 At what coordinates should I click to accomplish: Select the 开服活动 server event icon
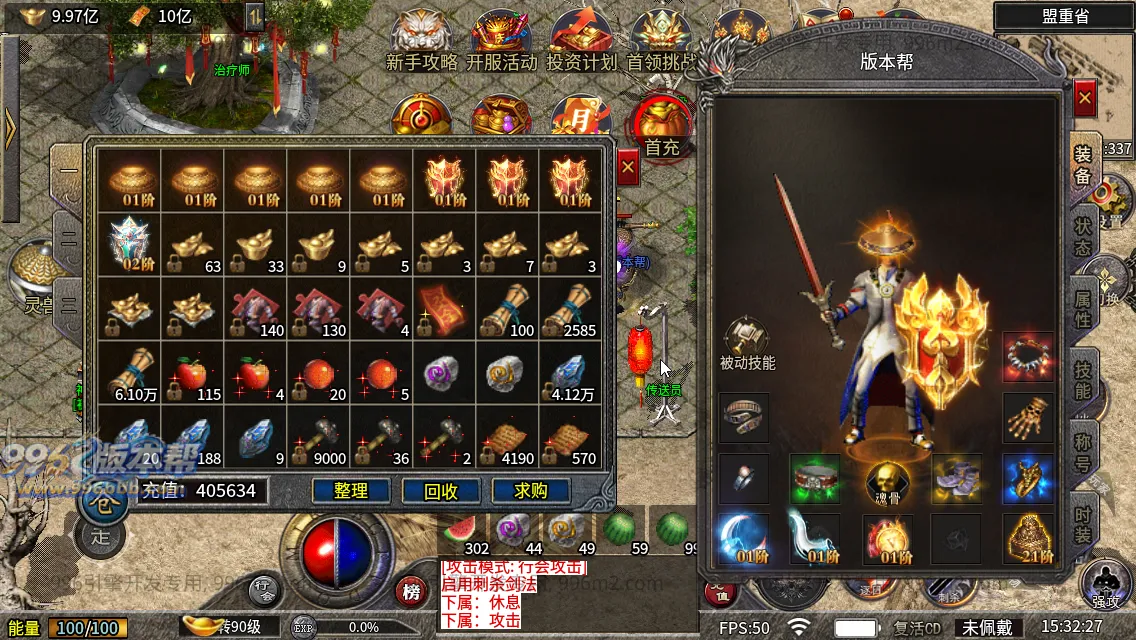coord(501,40)
